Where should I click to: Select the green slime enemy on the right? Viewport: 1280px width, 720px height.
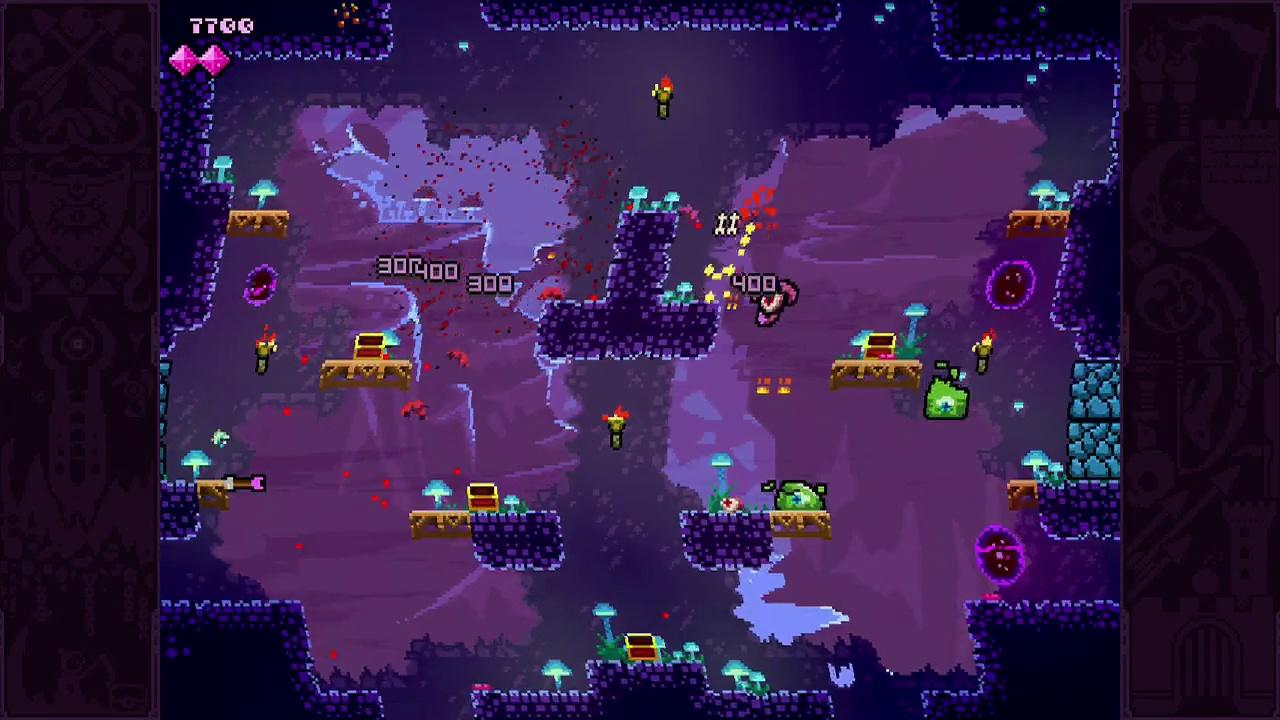point(945,398)
